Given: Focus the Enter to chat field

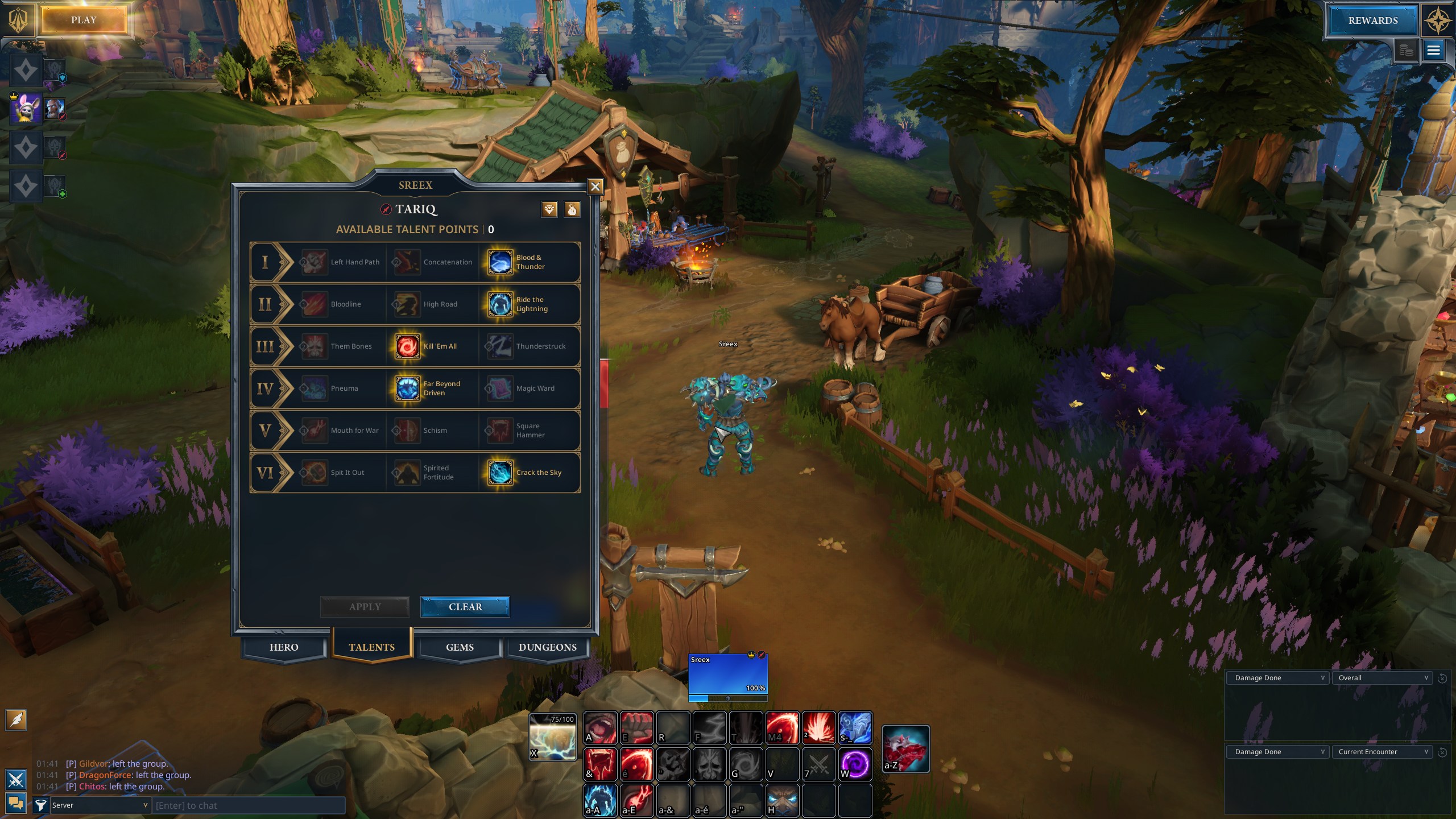Looking at the screenshot, I should point(249,805).
